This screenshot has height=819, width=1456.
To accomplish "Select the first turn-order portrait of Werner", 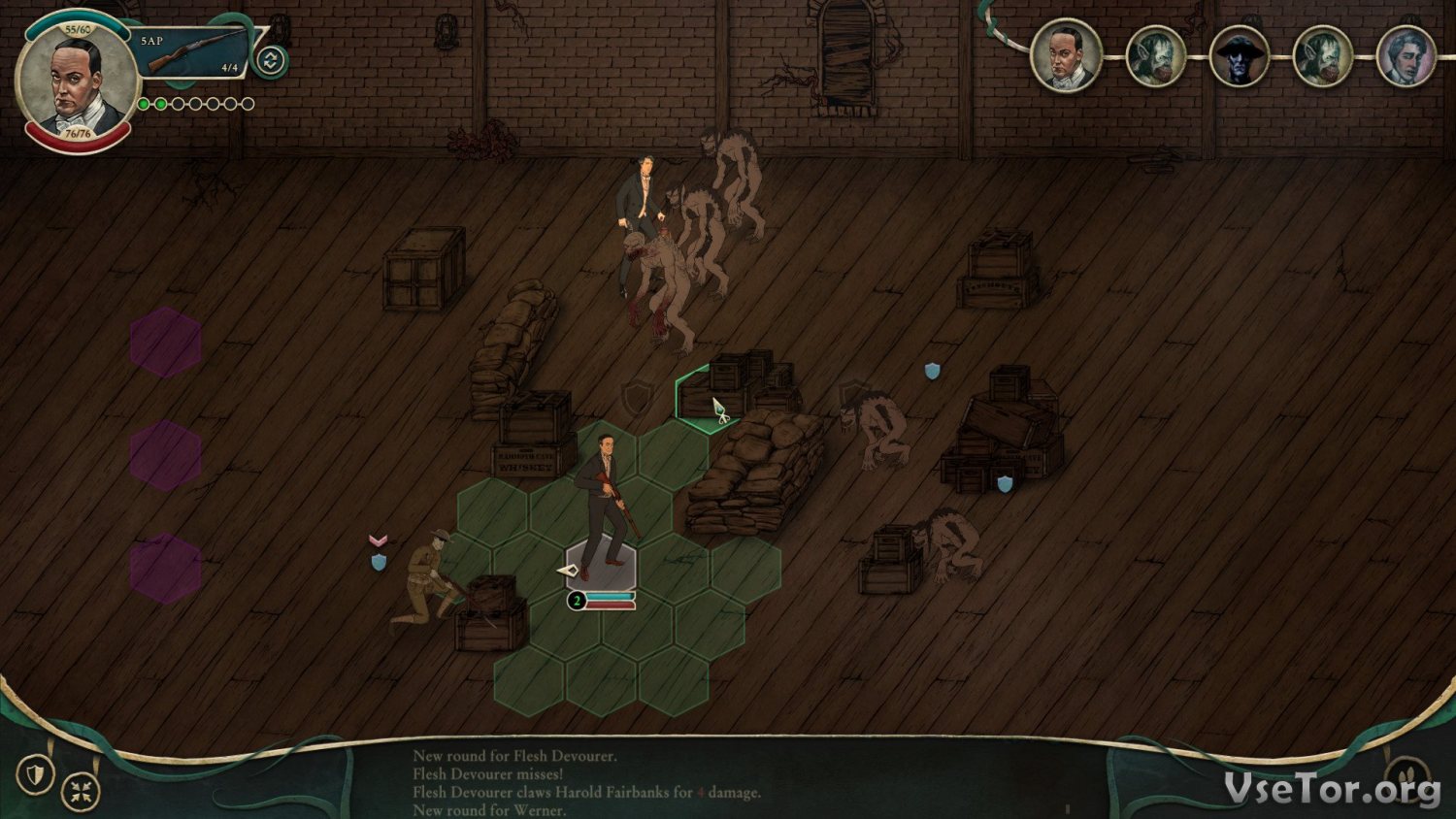I will click(1065, 55).
